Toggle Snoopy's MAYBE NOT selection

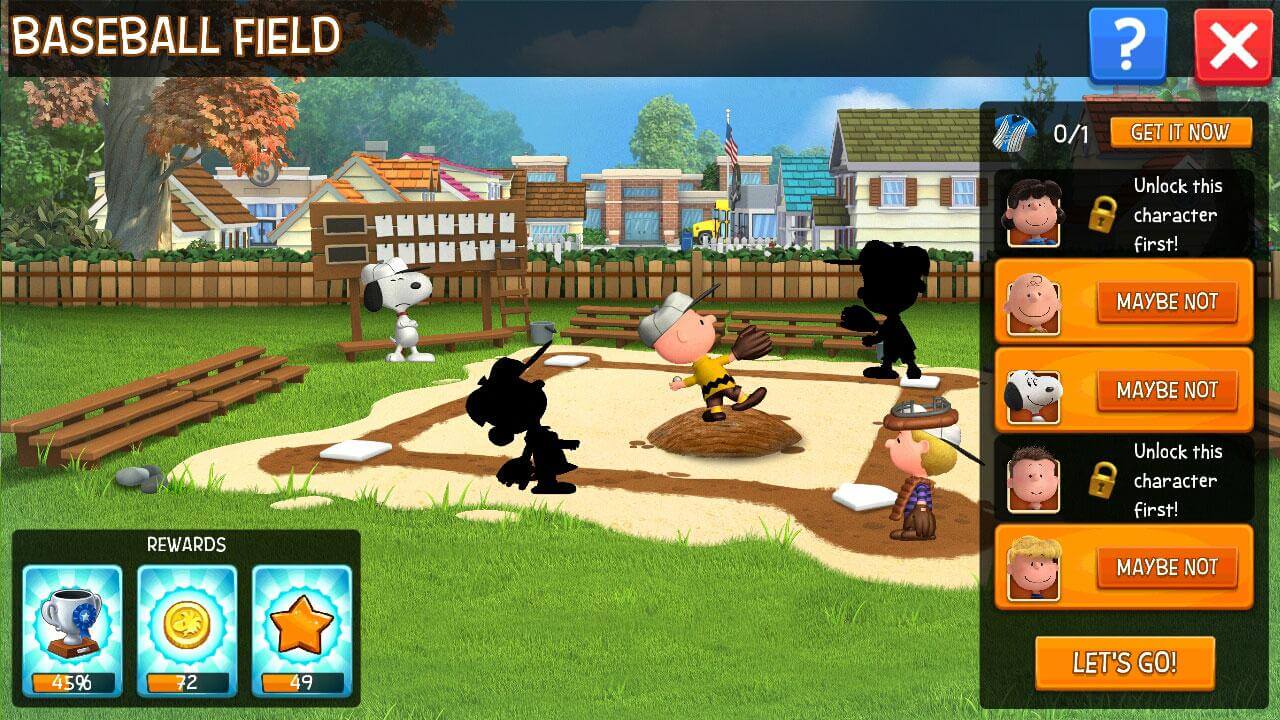(1165, 390)
